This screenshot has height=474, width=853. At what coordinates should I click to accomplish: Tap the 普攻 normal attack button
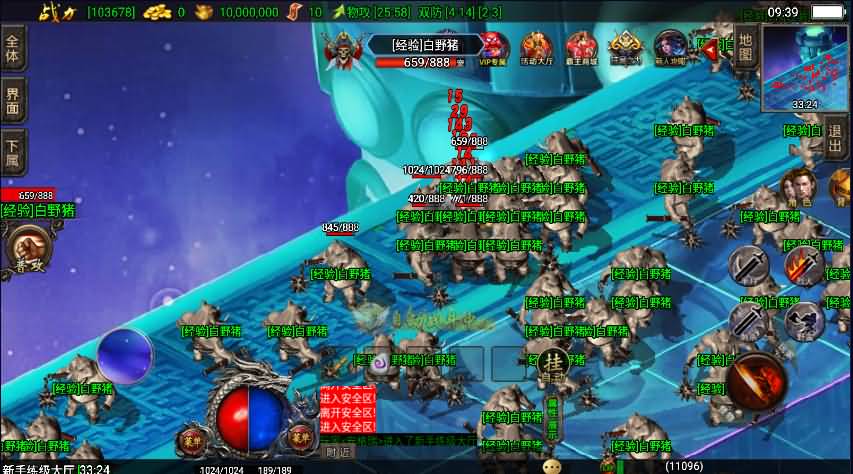(28, 249)
